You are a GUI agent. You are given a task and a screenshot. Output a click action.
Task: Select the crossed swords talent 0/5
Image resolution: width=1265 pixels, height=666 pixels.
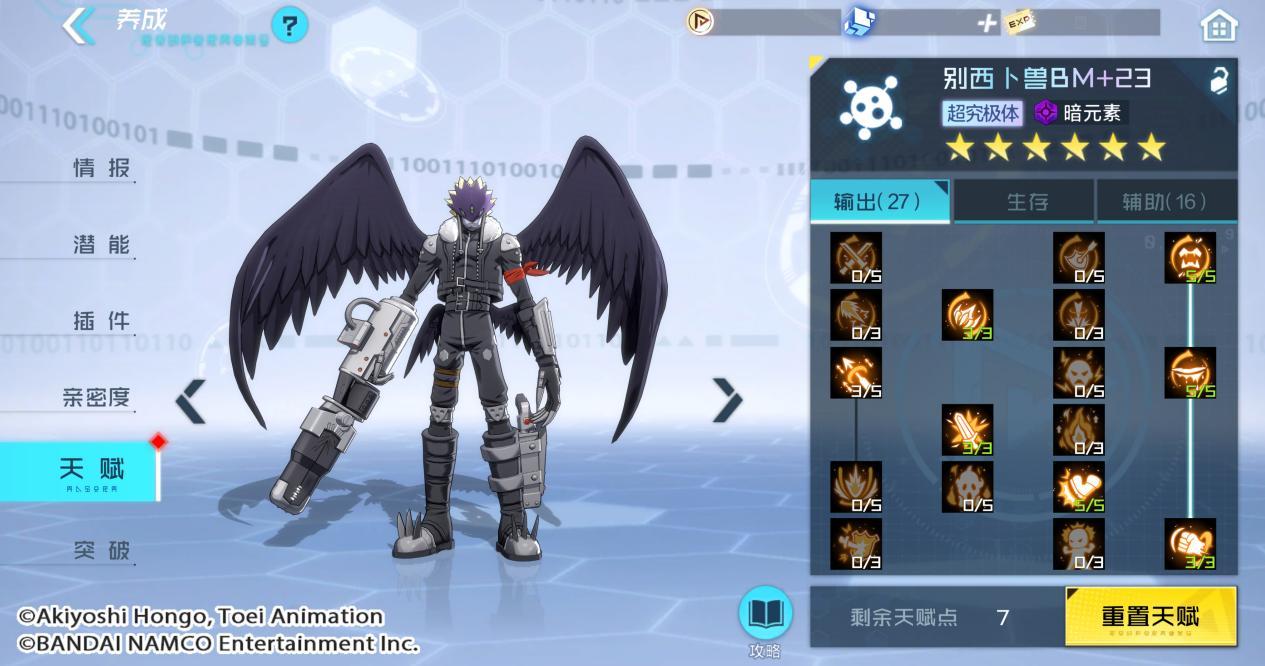click(856, 258)
